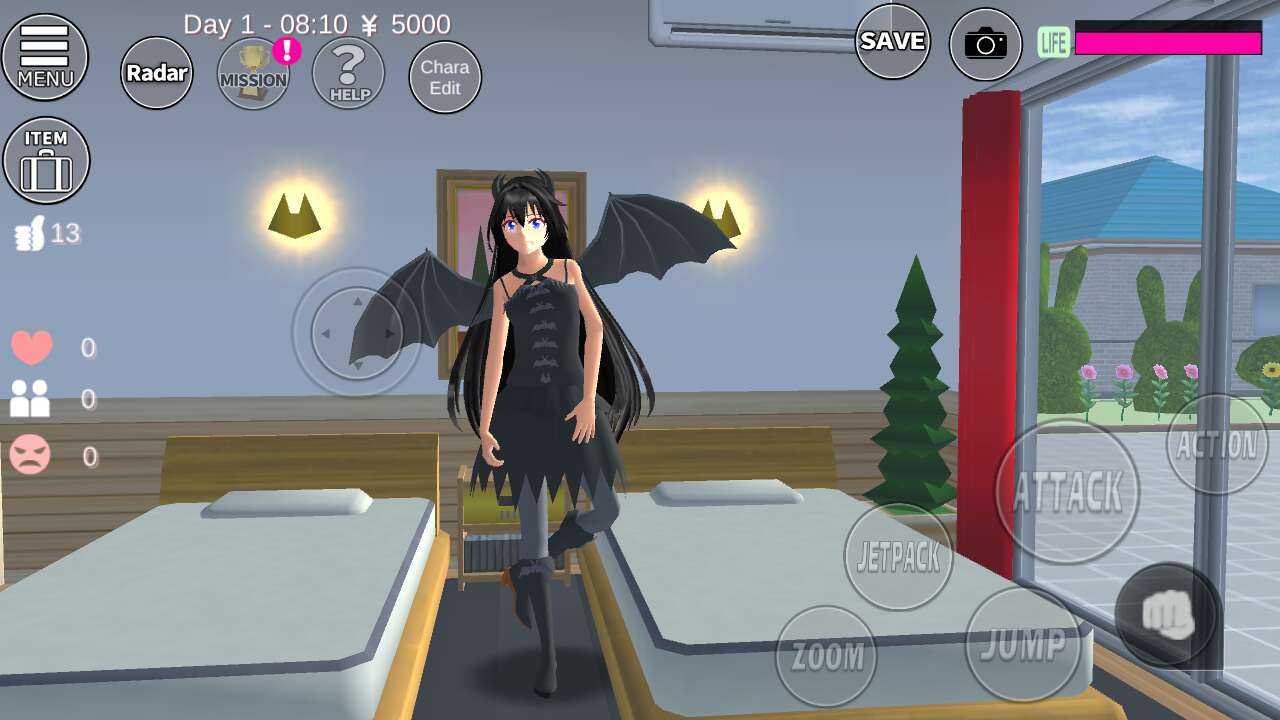Screen dimensions: 1280x720
Task: Open the Mission trophy button
Action: (x=254, y=73)
